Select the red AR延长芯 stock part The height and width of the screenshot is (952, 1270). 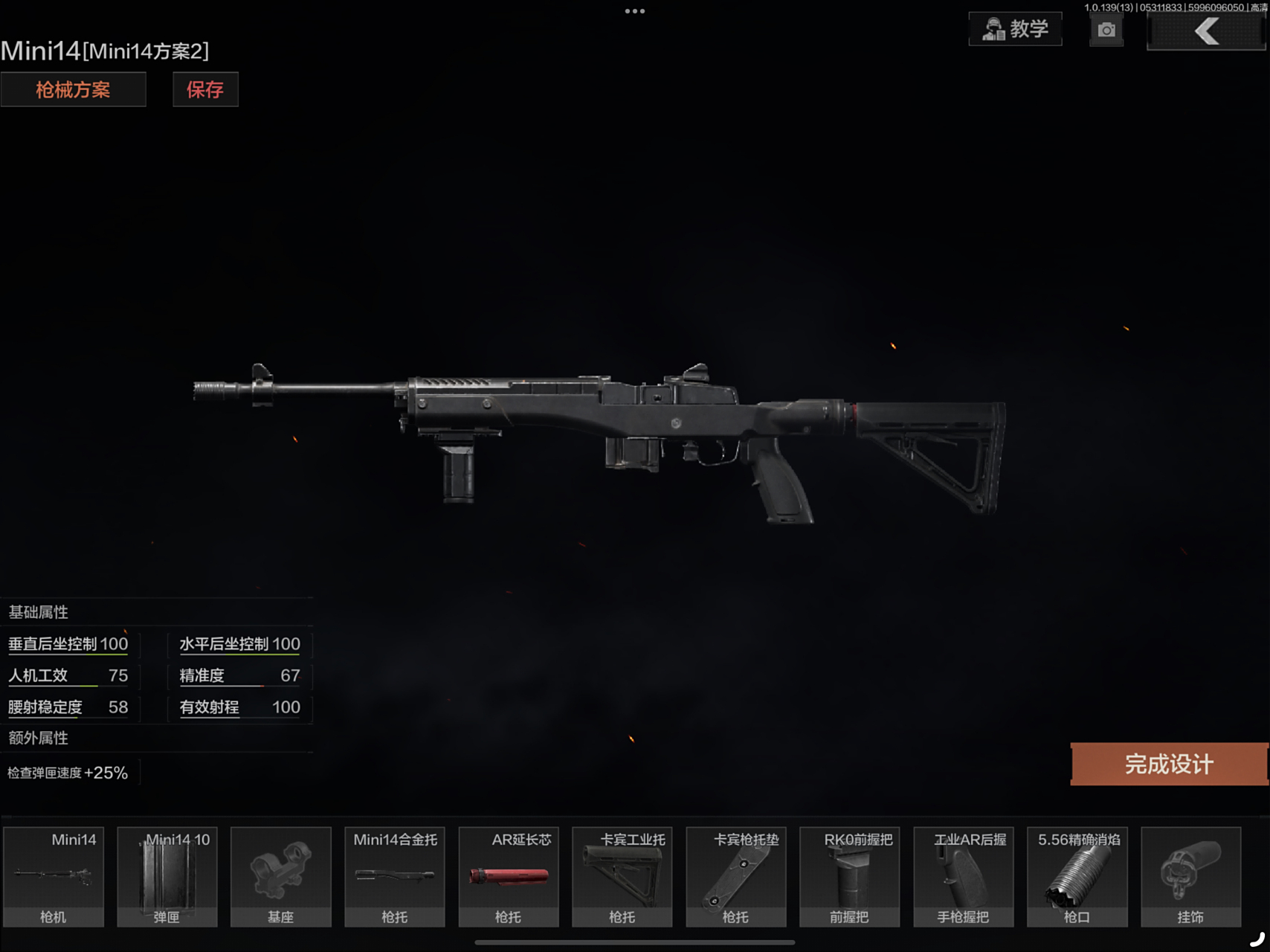click(509, 876)
